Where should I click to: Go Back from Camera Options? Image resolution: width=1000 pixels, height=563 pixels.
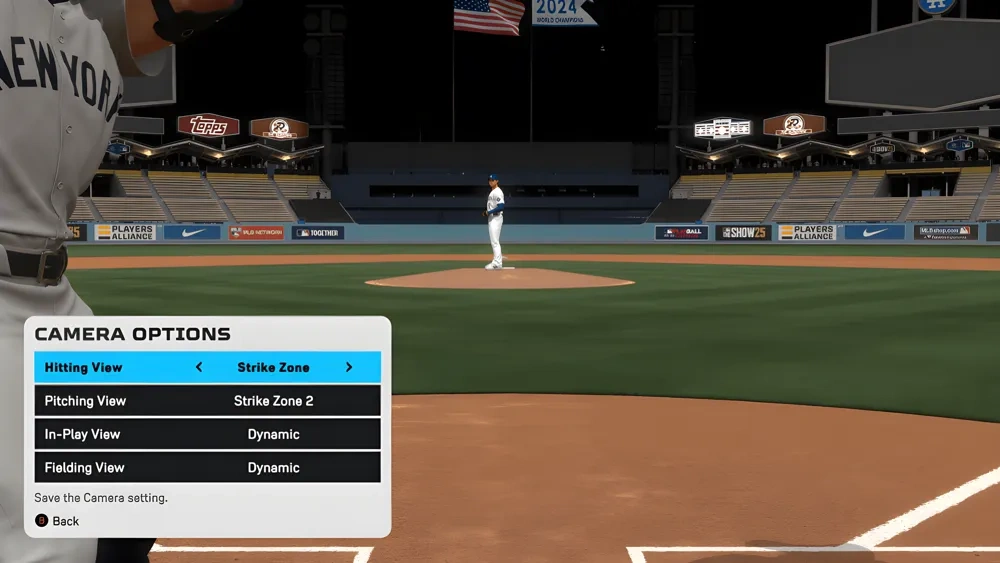(x=58, y=521)
